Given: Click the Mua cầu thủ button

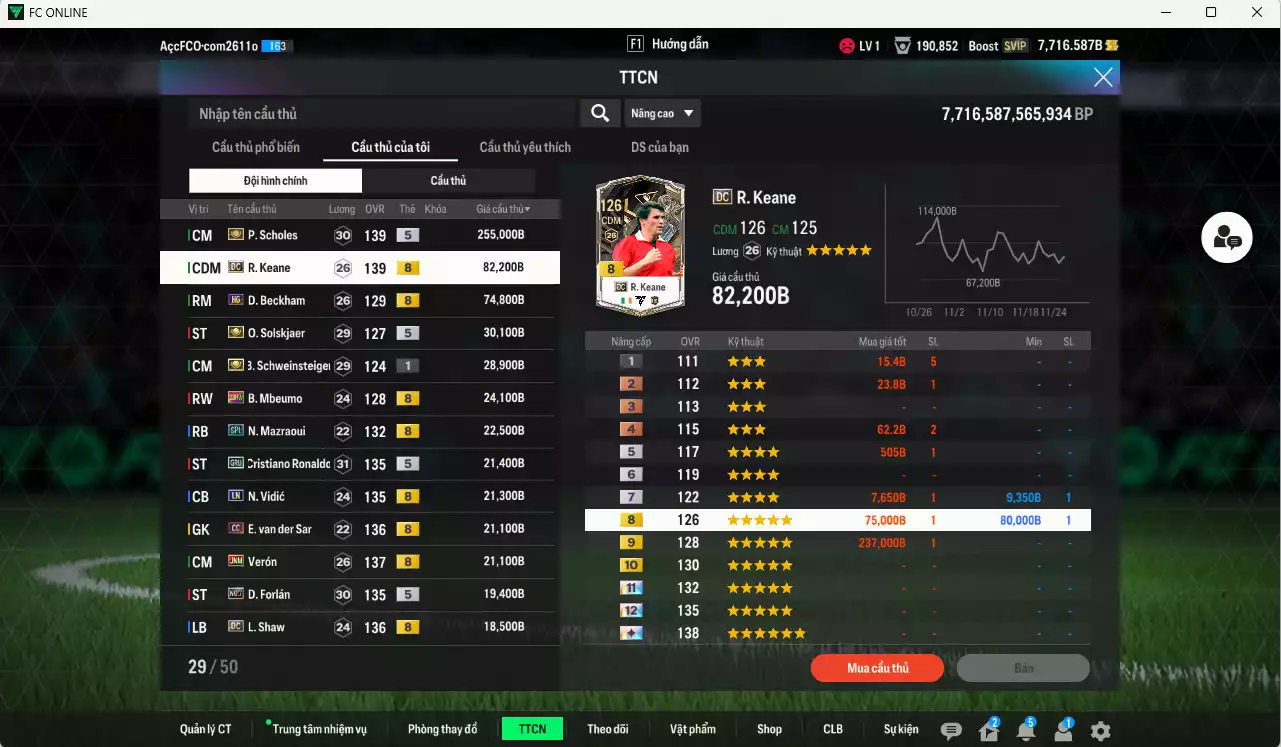Looking at the screenshot, I should click(x=877, y=668).
